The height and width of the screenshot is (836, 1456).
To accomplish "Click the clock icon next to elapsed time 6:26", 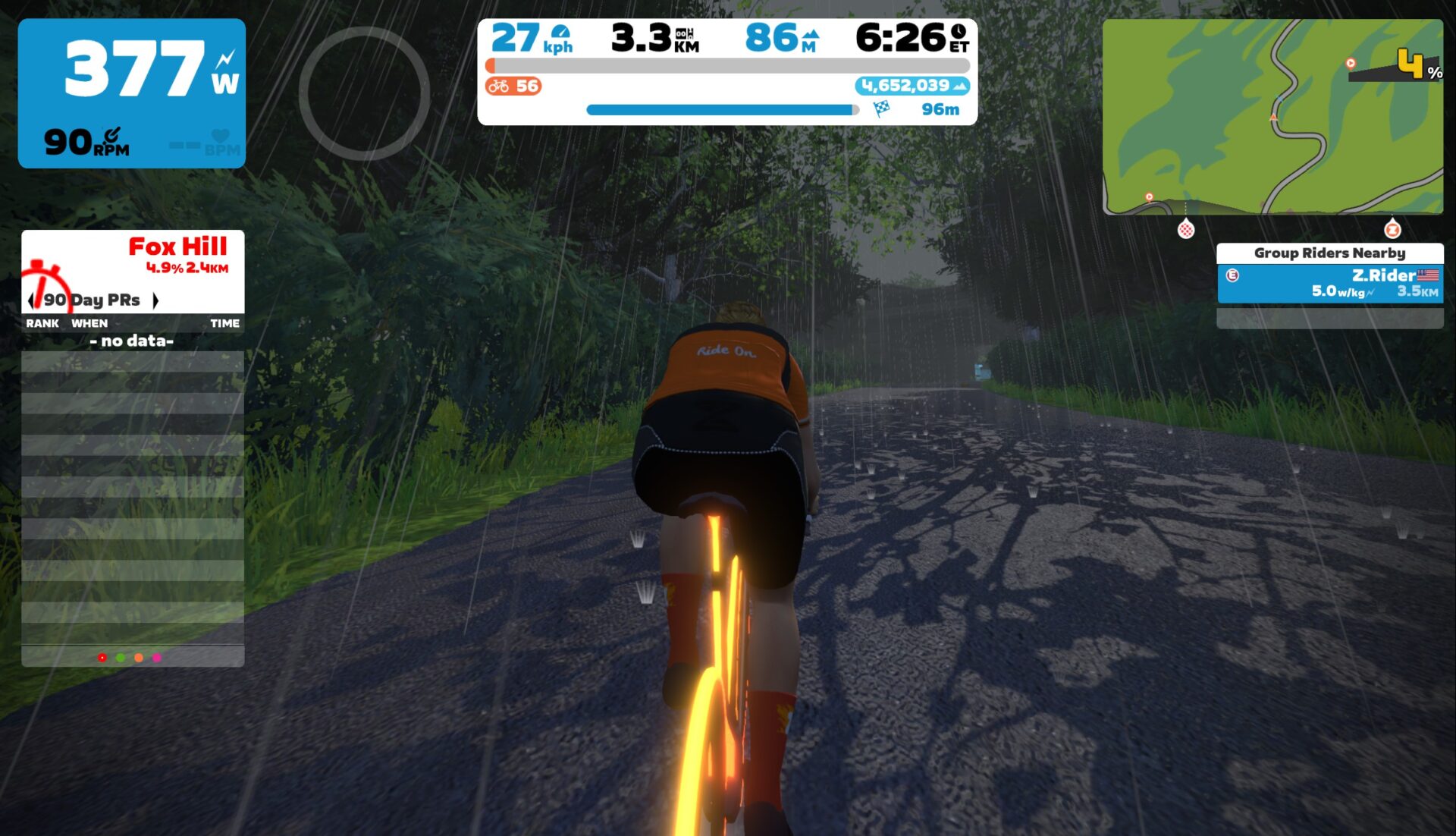I will (959, 32).
